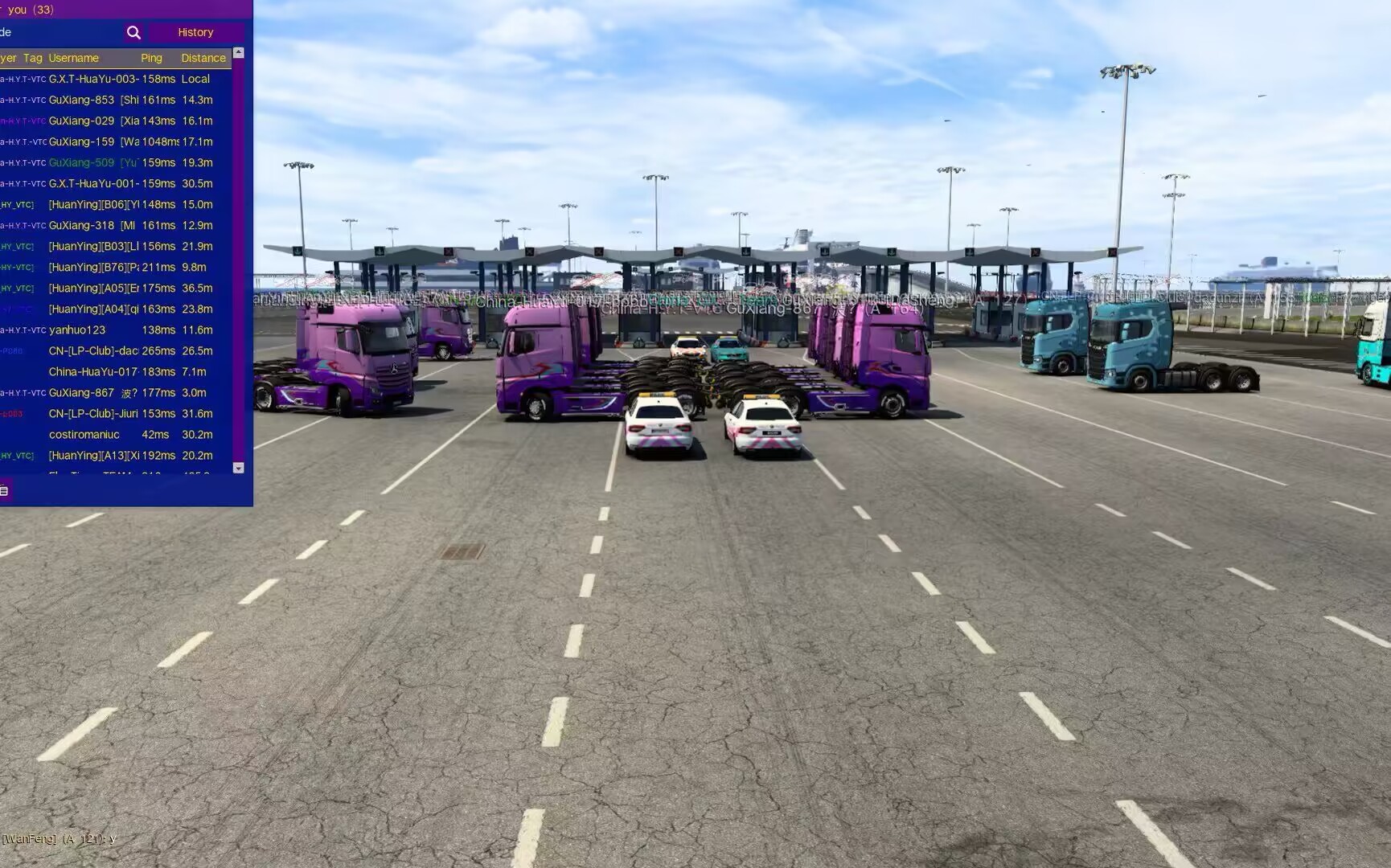The width and height of the screenshot is (1391, 868).
Task: Click the player list scroll-up arrow
Action: pyautogui.click(x=238, y=53)
